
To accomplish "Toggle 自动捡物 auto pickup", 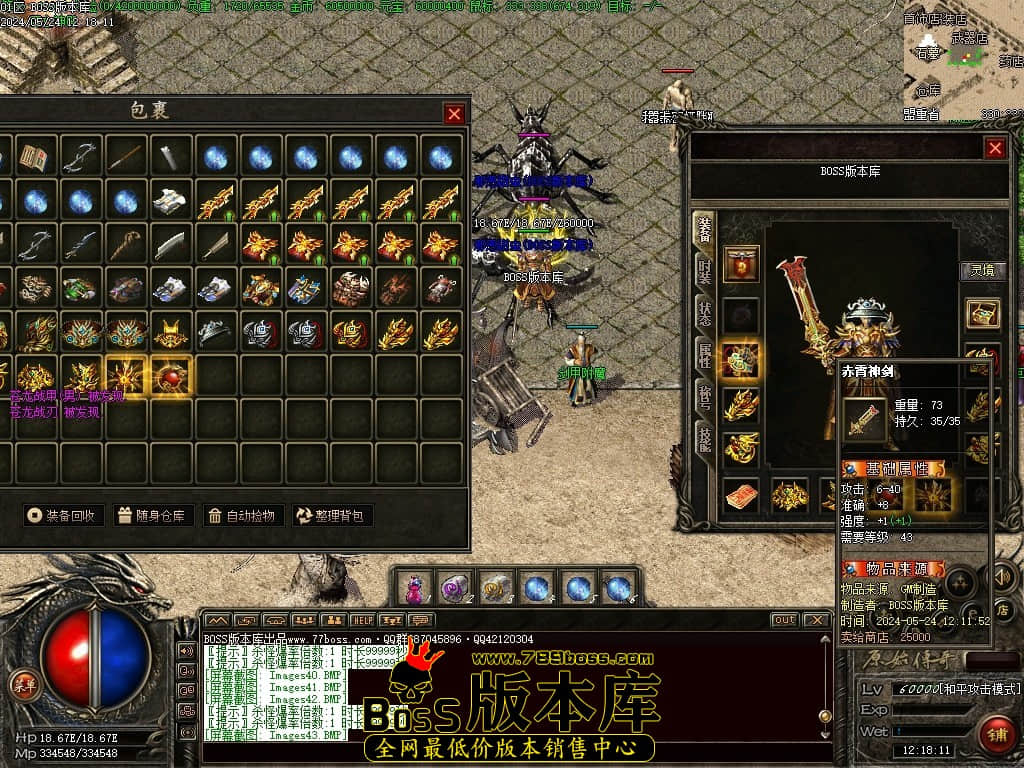I will (x=241, y=516).
